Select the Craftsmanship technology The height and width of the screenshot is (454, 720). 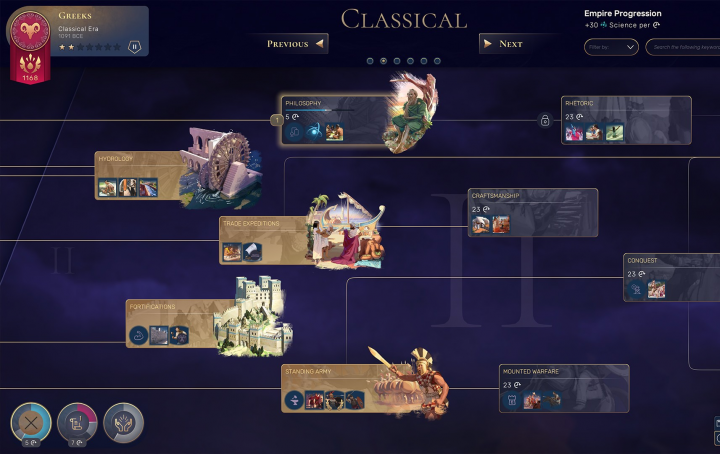[533, 213]
